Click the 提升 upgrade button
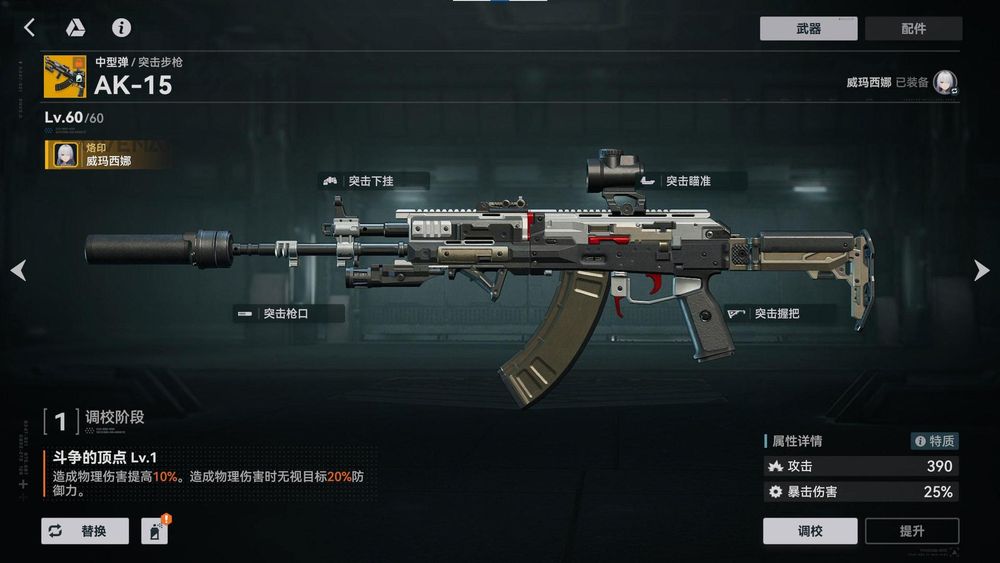The width and height of the screenshot is (1000, 563). [912, 531]
